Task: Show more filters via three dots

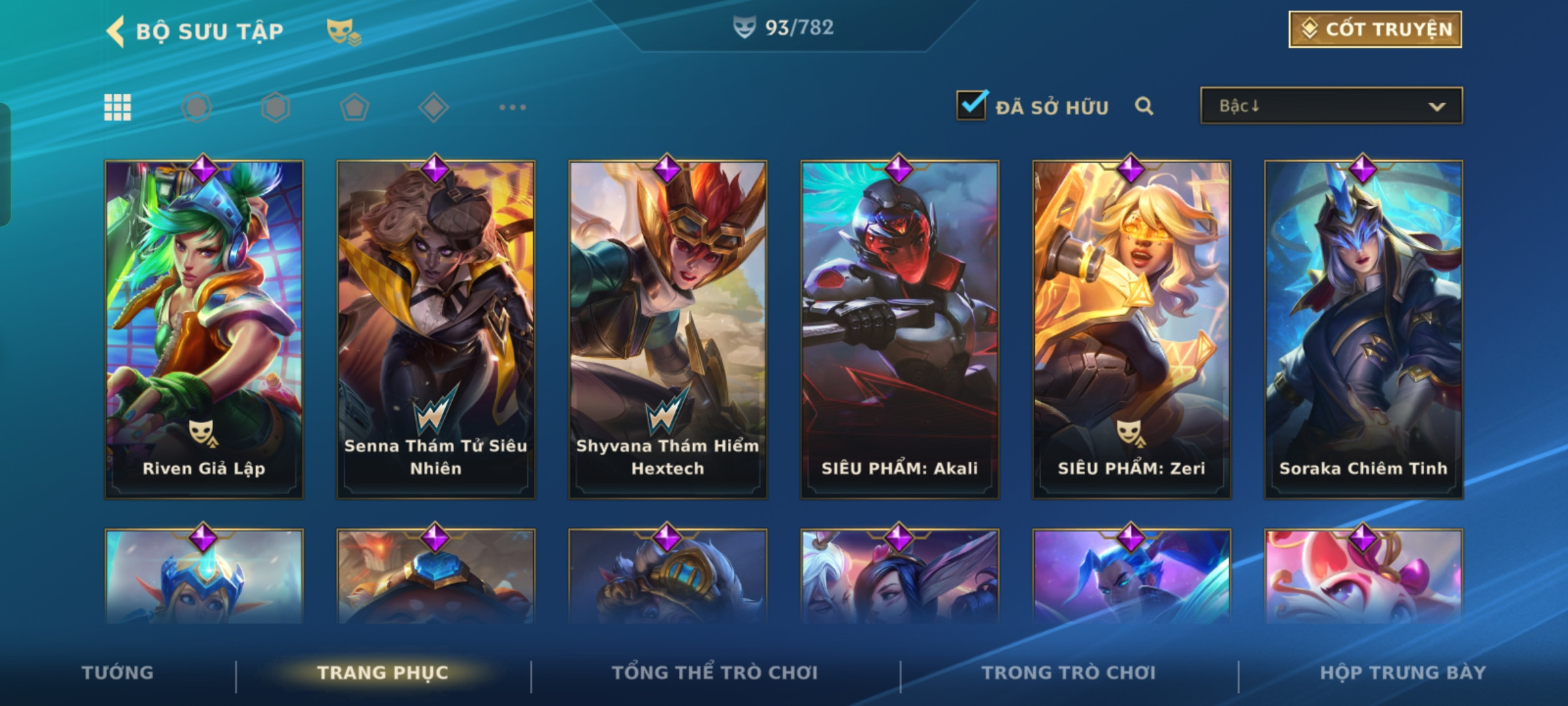Action: 512,107
